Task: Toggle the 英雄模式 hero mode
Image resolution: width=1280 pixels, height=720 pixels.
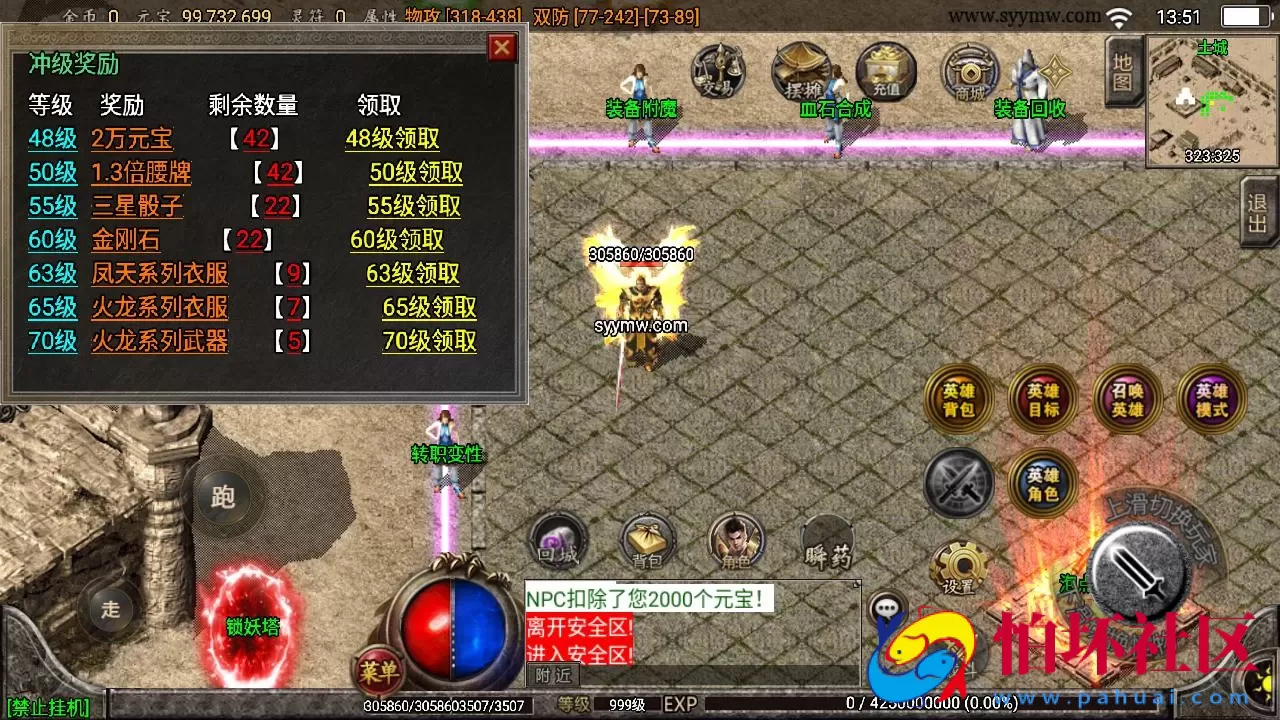Action: click(1211, 398)
